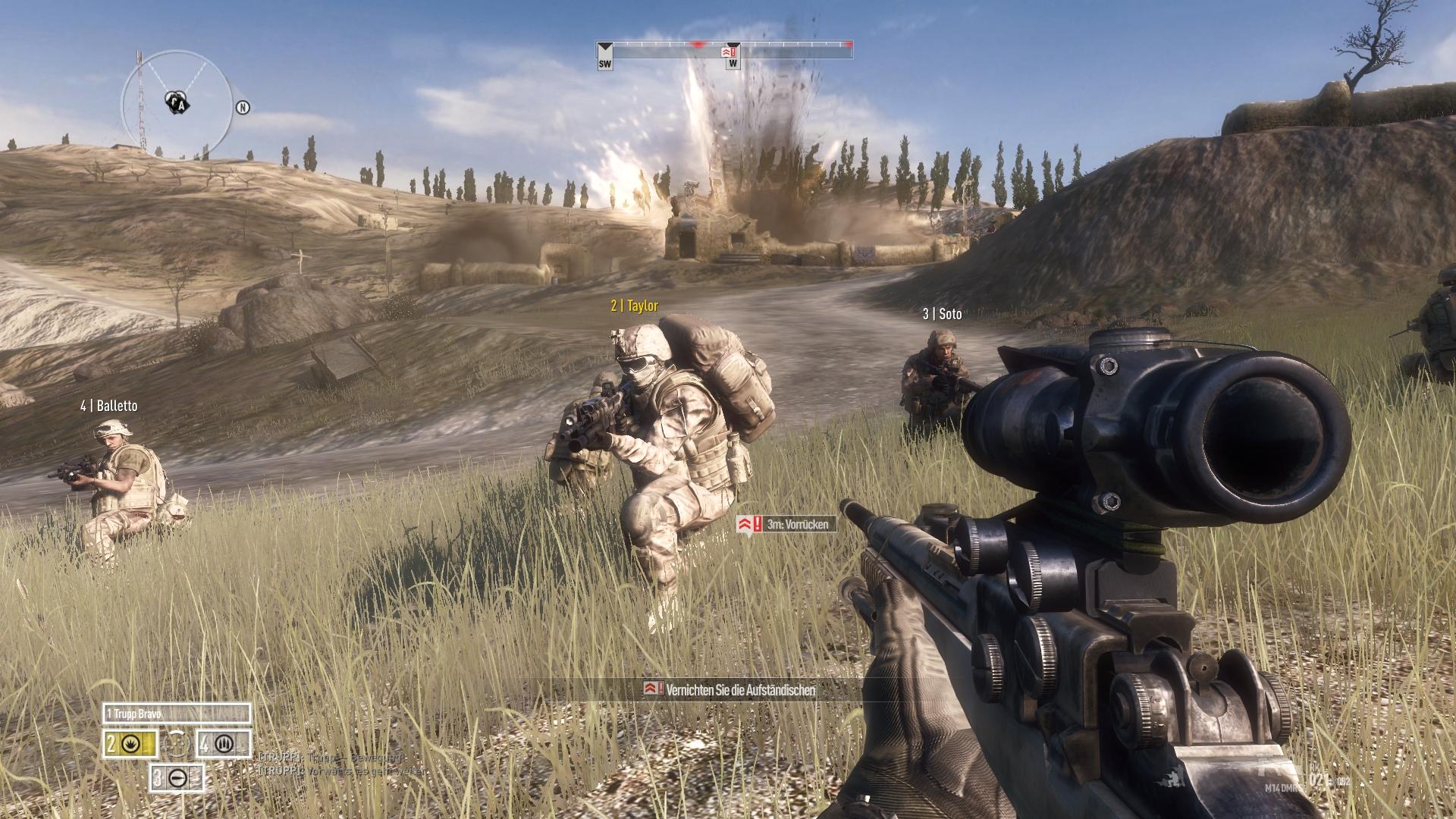Select the '2 | Taylor' name tag
Screen dimensions: 1456x819
click(634, 306)
